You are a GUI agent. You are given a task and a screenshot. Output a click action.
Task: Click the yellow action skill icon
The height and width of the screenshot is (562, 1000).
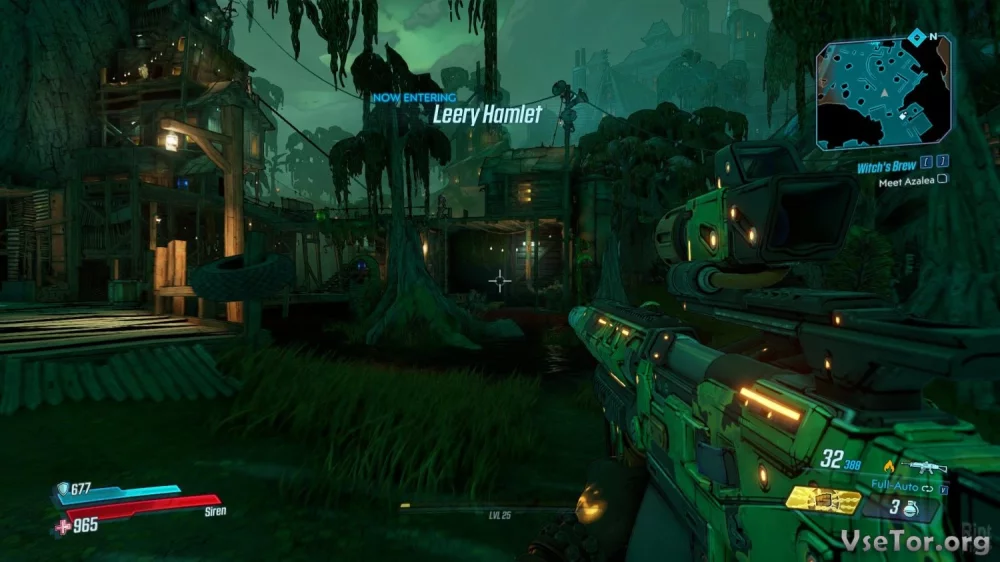(x=822, y=499)
